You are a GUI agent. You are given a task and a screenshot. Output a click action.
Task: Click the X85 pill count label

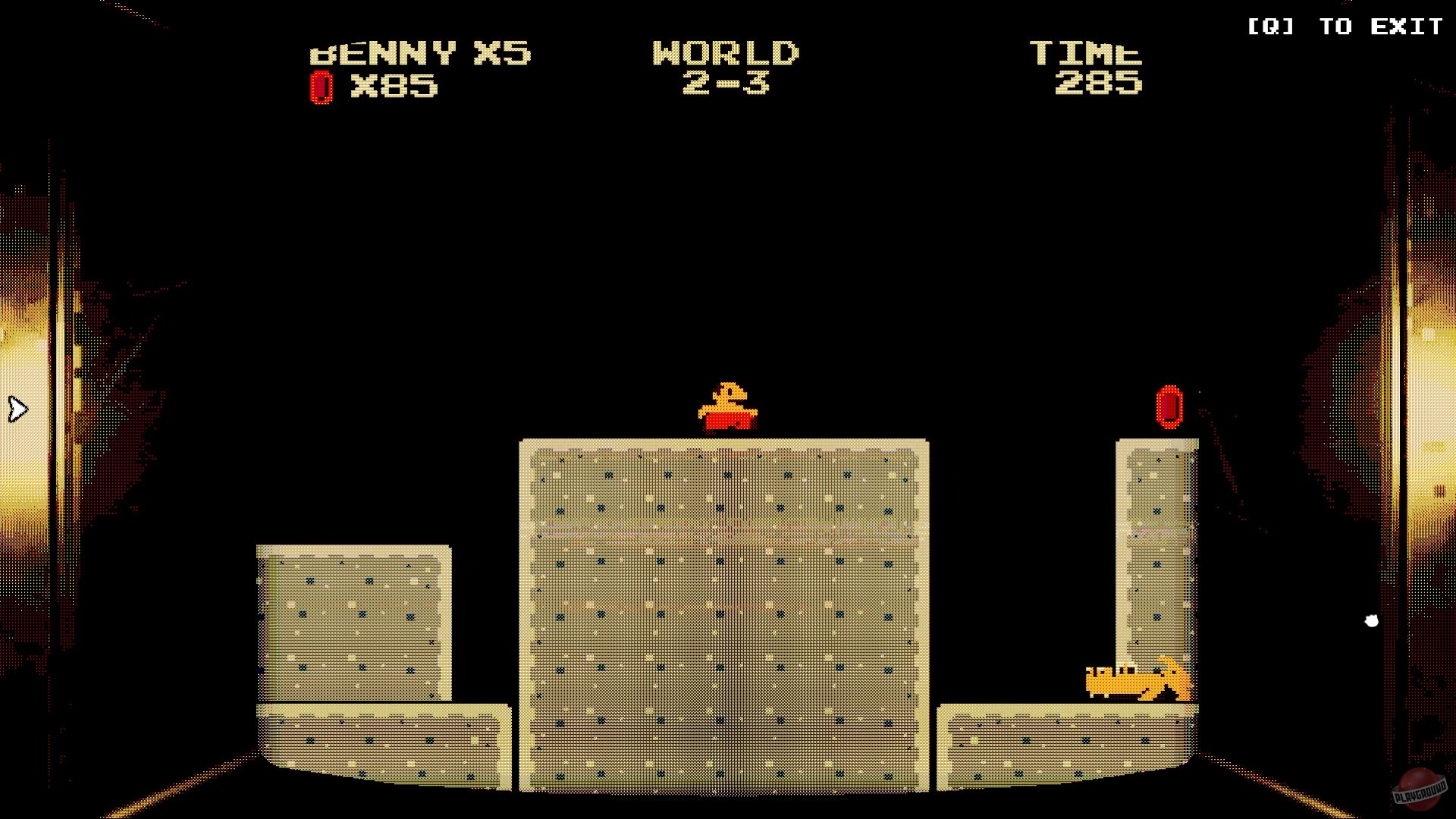392,86
